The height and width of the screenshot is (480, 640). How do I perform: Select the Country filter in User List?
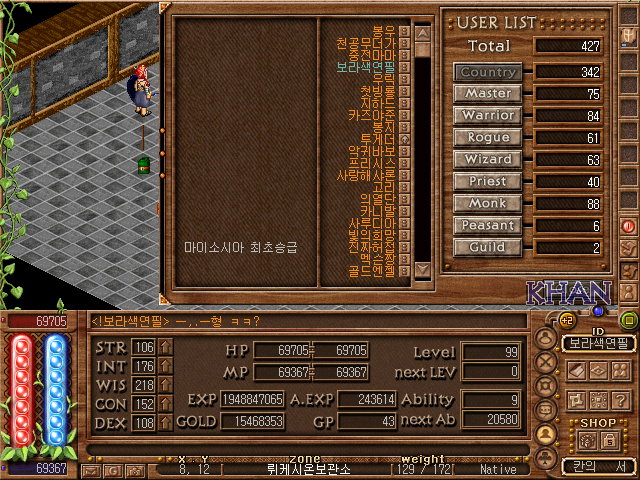click(x=488, y=72)
